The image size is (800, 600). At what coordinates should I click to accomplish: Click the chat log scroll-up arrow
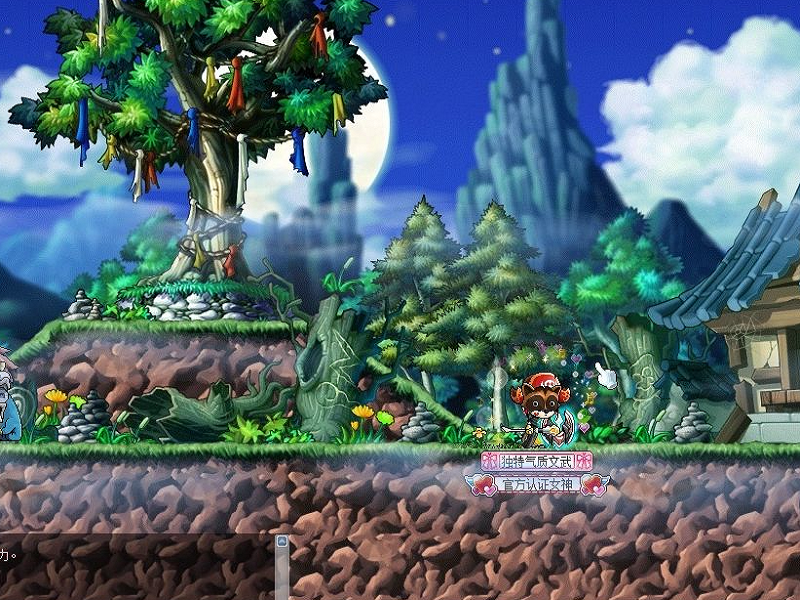282,542
